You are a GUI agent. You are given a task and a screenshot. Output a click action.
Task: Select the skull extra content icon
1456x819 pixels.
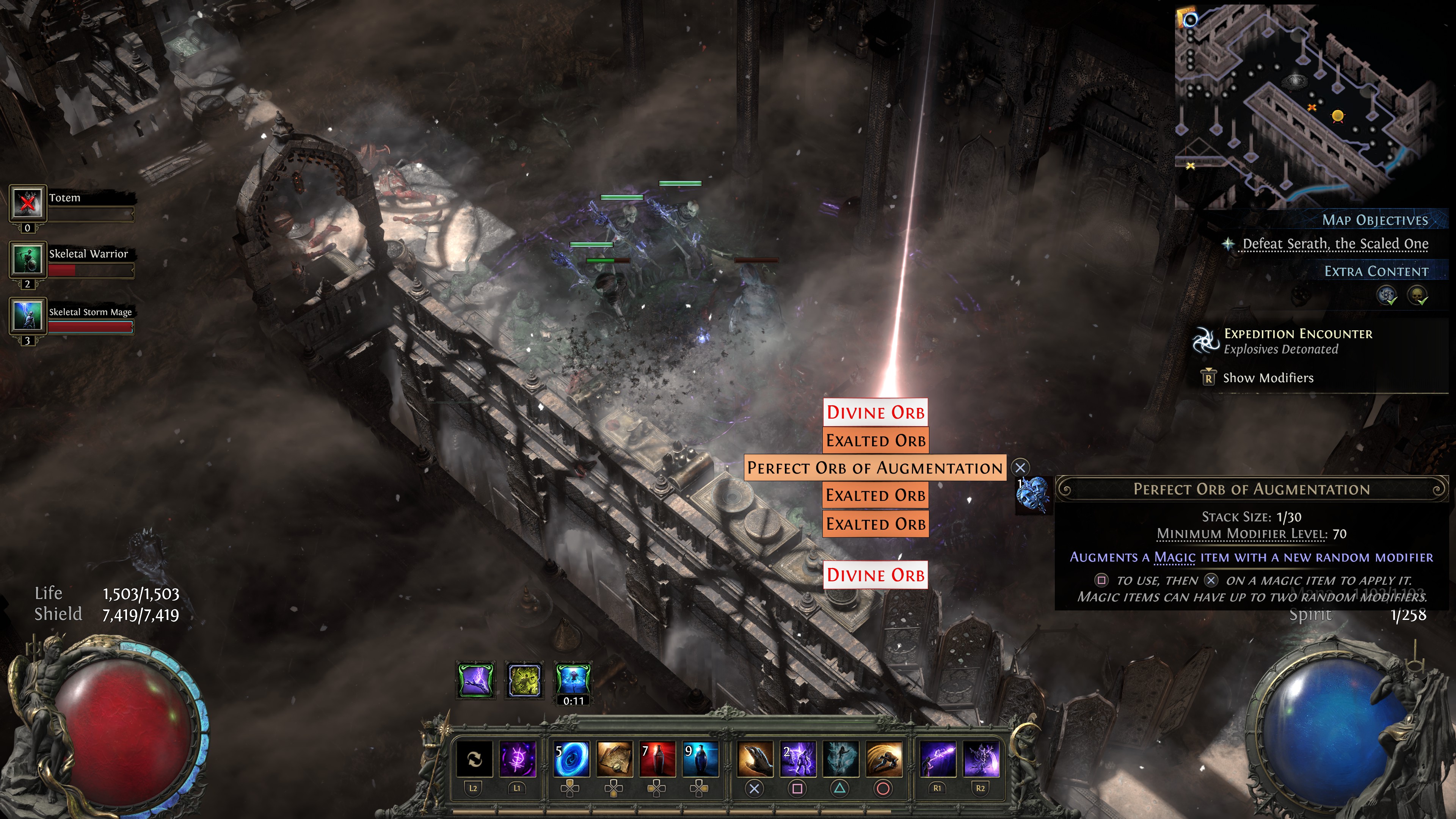tap(1418, 295)
